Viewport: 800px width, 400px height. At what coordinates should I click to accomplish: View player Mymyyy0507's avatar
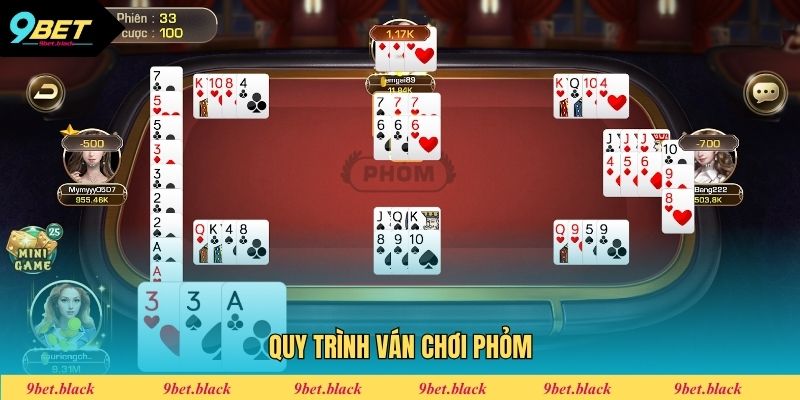click(x=89, y=160)
